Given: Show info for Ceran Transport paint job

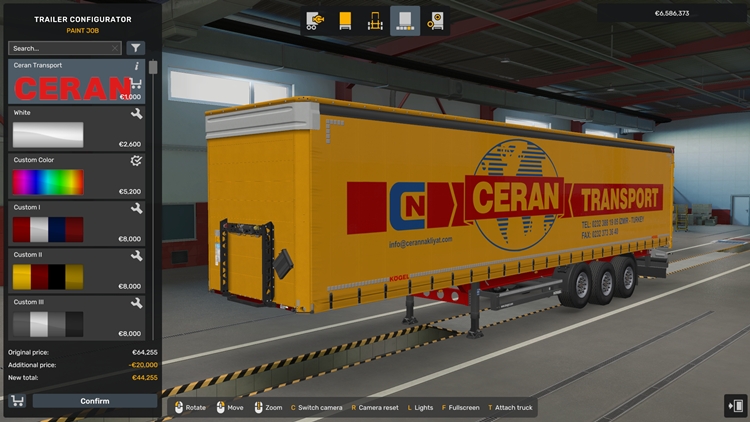Looking at the screenshot, I should click(x=137, y=66).
